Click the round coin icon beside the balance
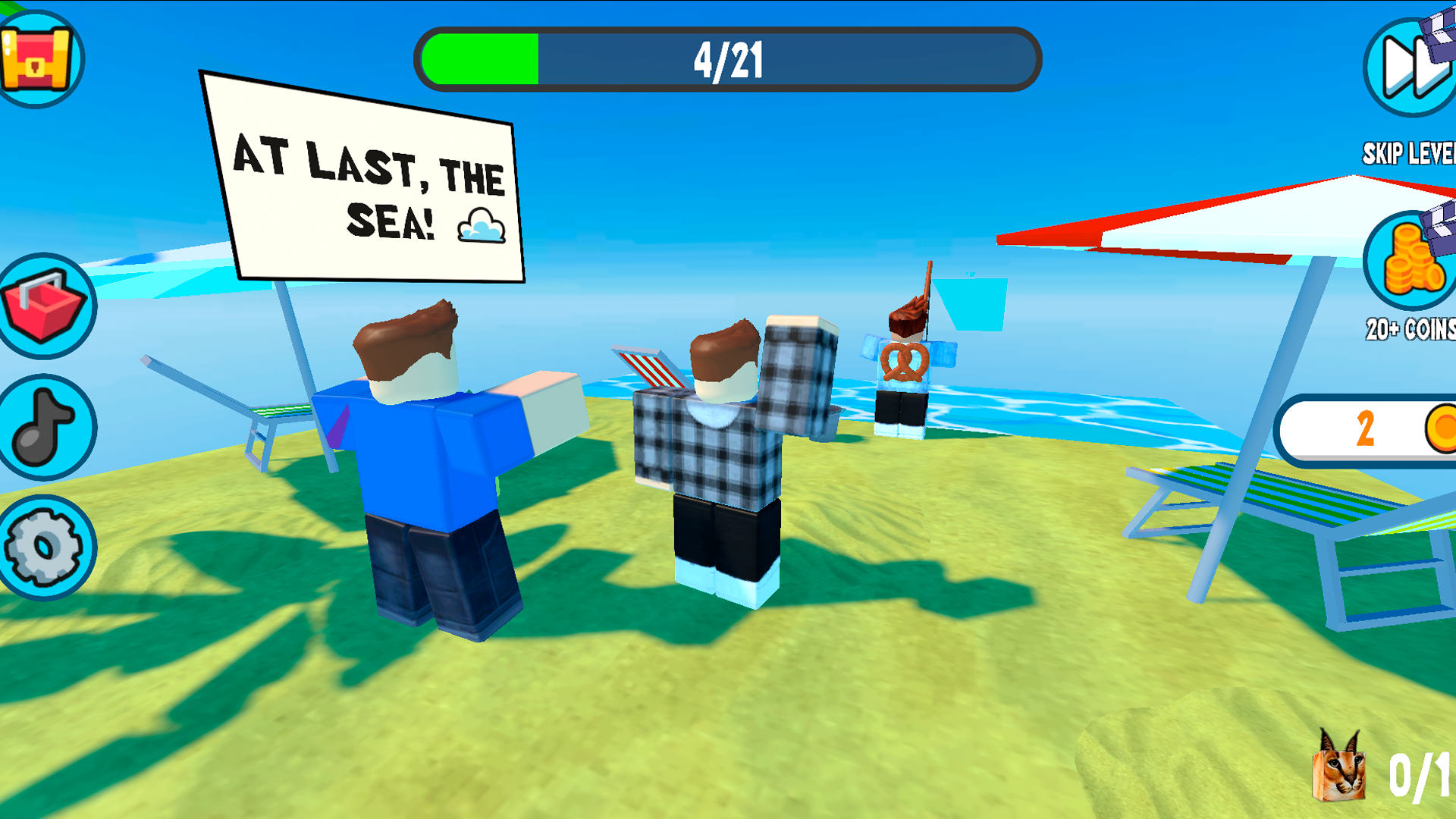1456x819 pixels. (x=1440, y=428)
